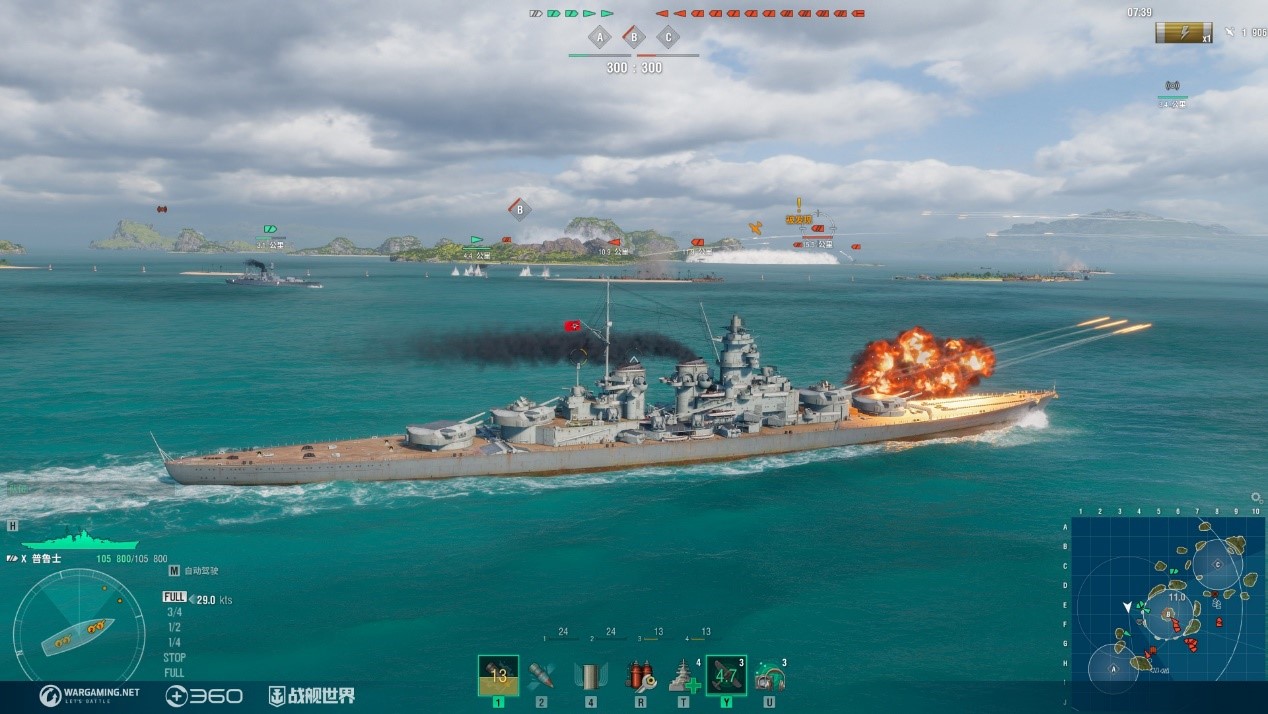Set engine speed to 1/2

pyautogui.click(x=174, y=627)
